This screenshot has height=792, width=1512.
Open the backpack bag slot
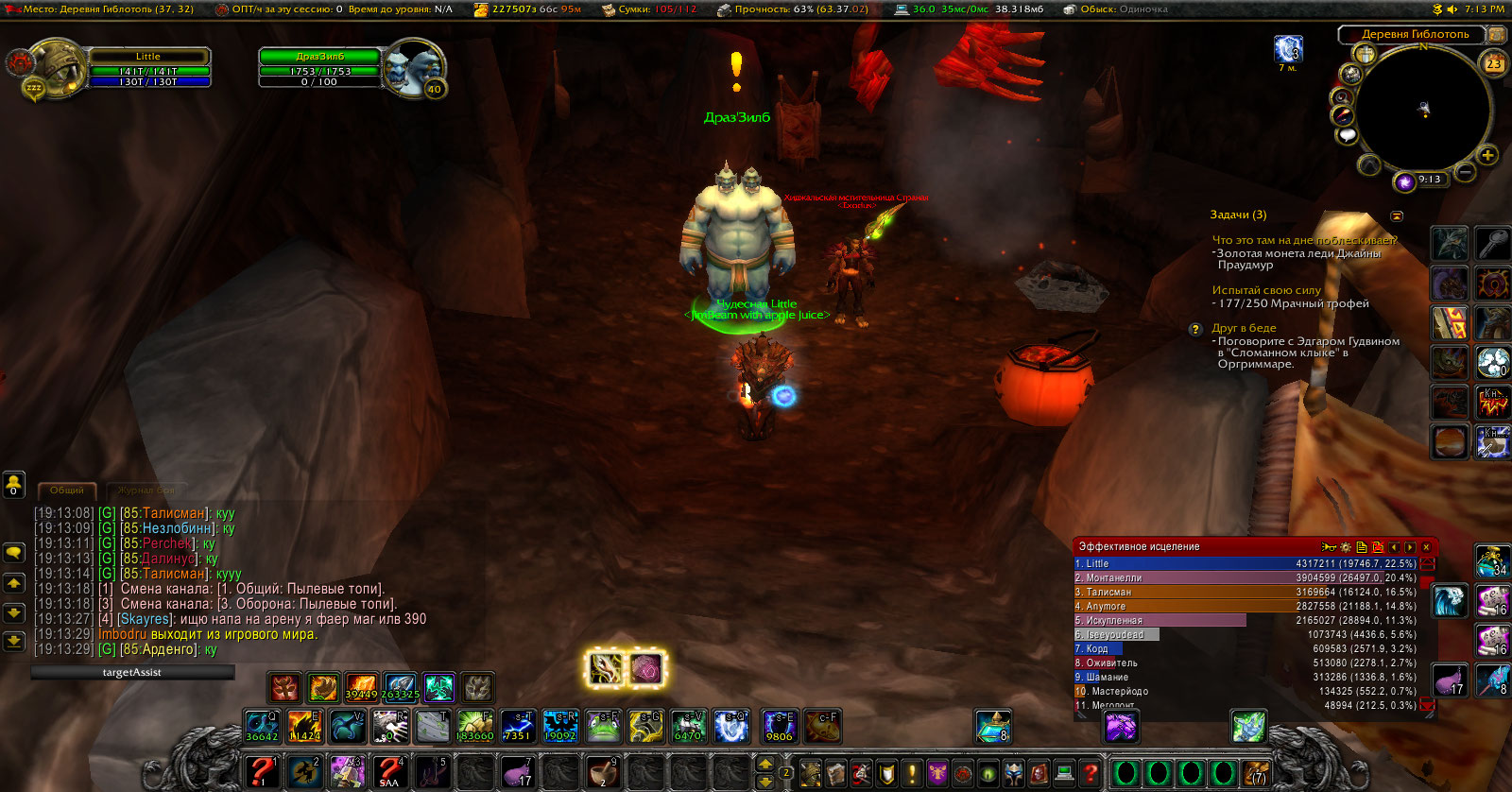pos(1256,773)
